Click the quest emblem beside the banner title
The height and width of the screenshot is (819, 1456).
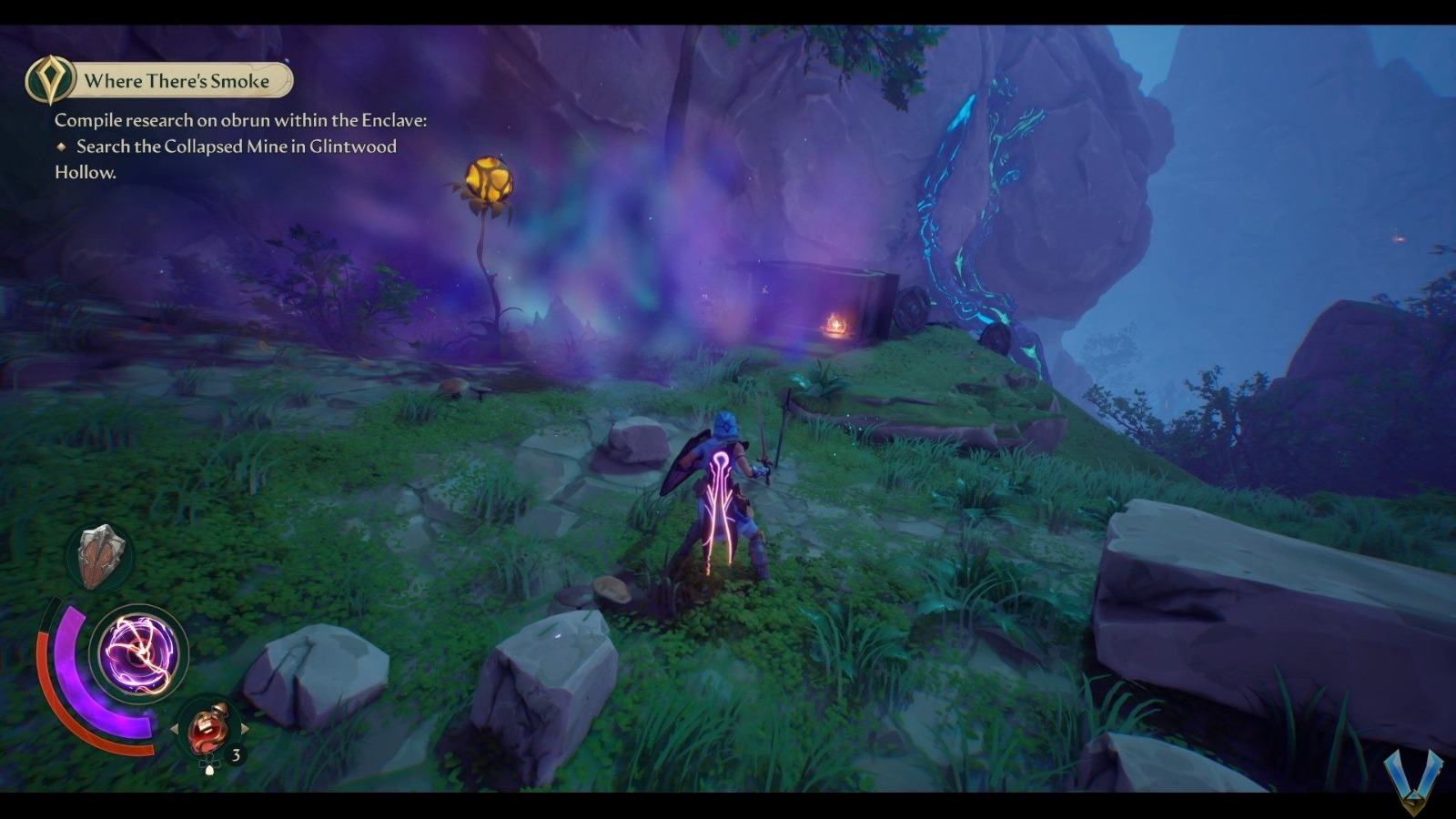[50, 80]
